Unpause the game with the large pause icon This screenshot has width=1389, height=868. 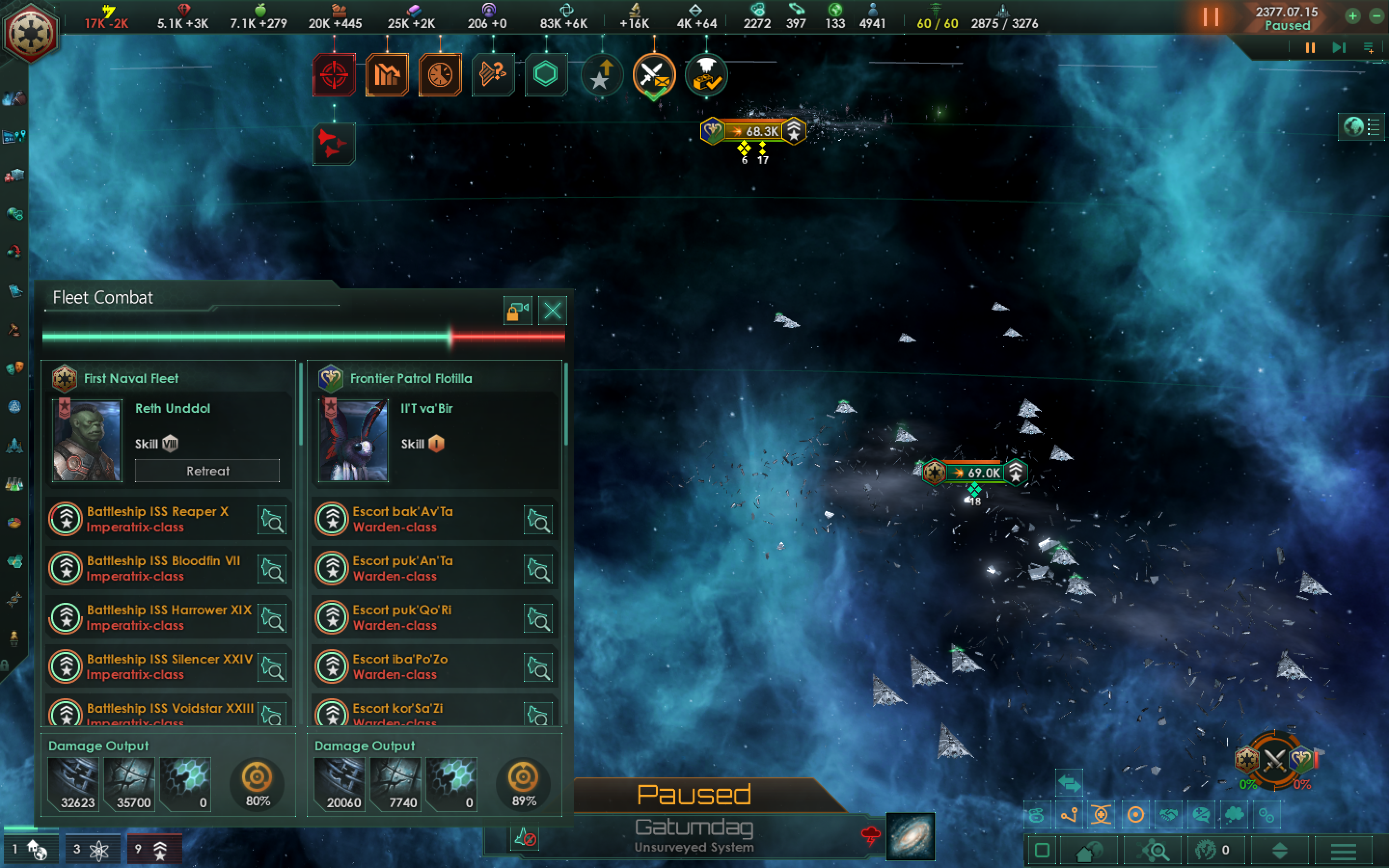[1211, 17]
